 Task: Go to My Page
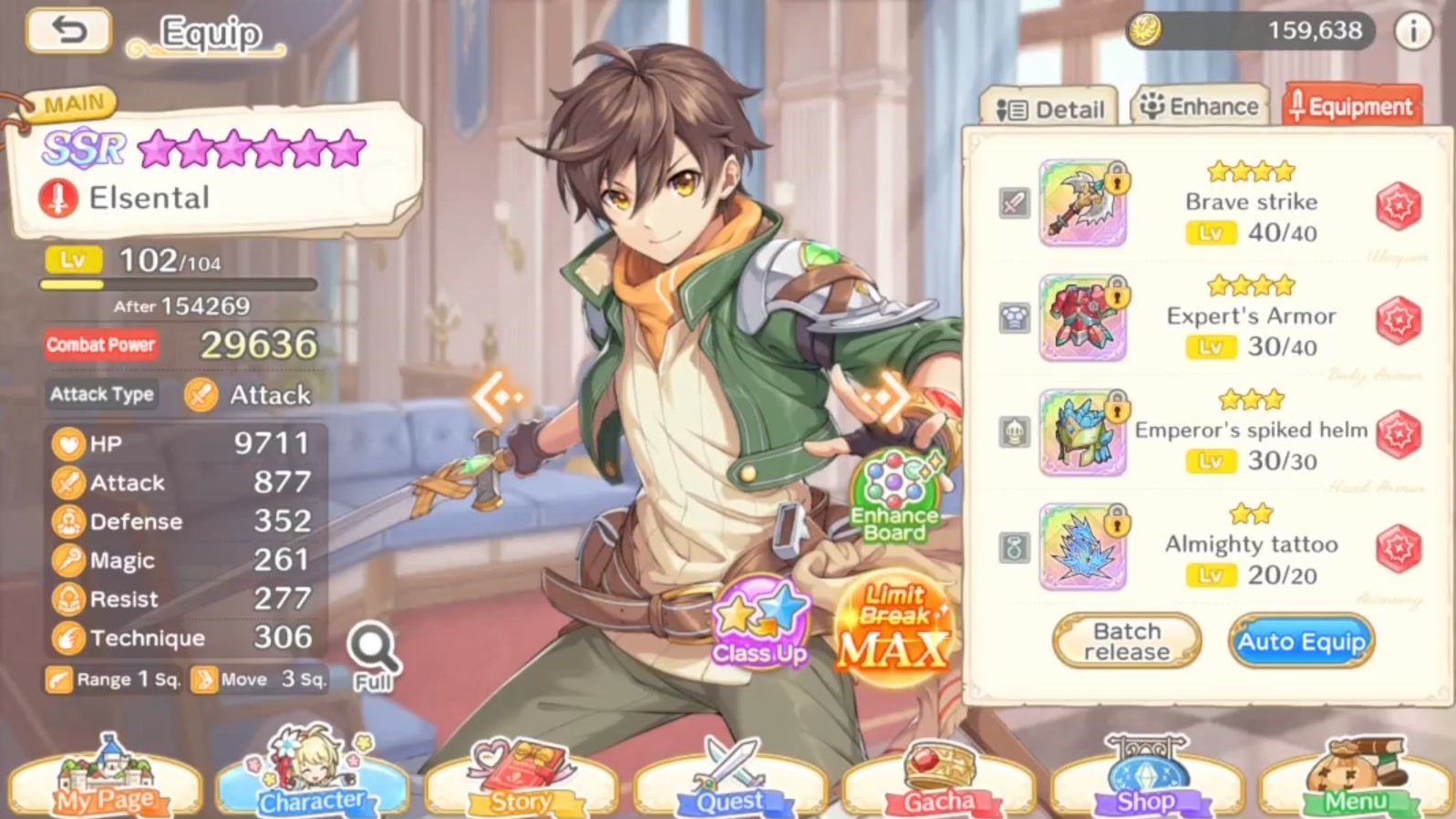(105, 783)
